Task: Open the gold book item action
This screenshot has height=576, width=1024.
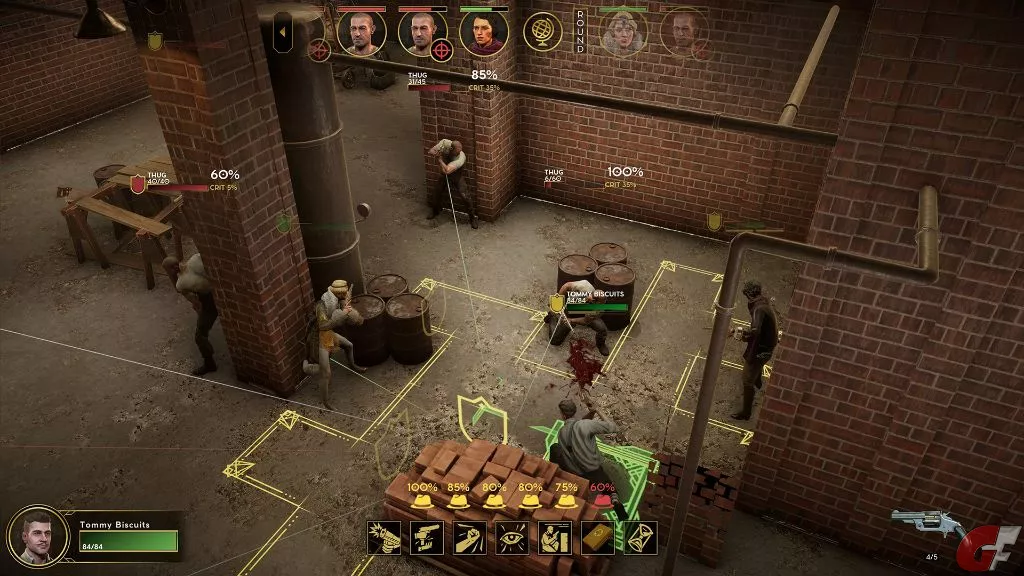Action: tap(598, 538)
